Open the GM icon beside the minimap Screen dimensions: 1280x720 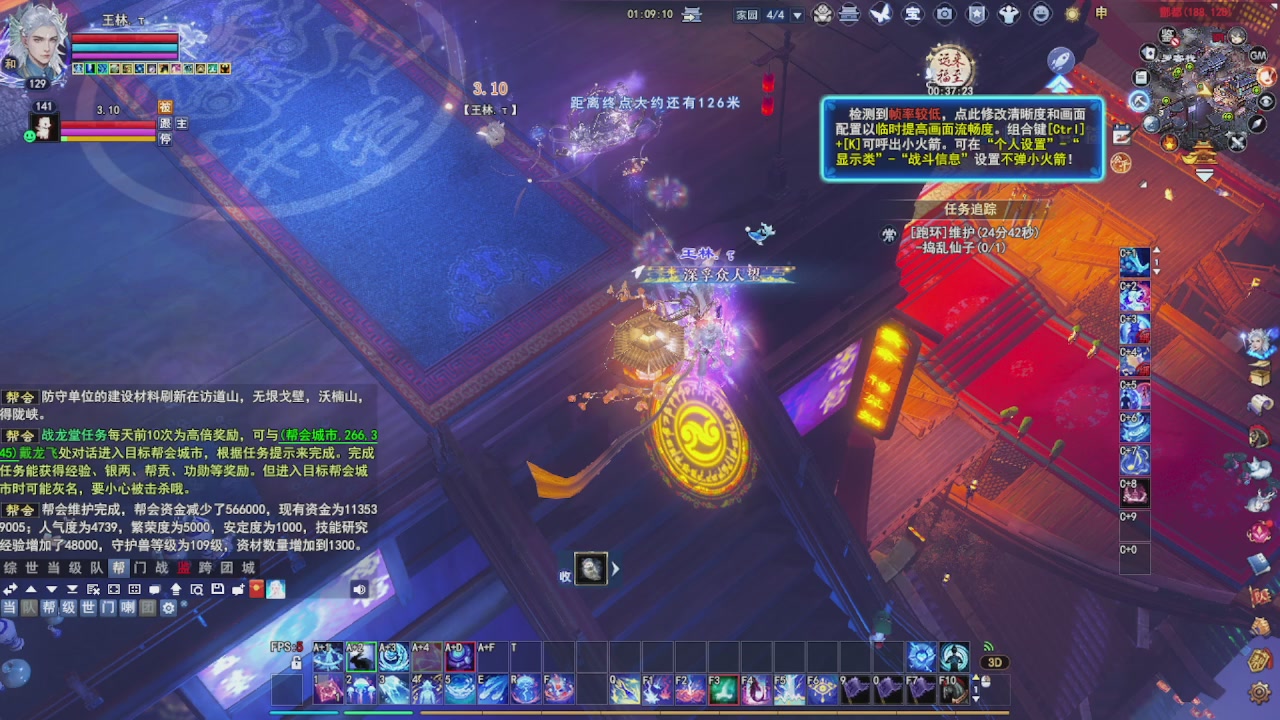pos(1258,56)
